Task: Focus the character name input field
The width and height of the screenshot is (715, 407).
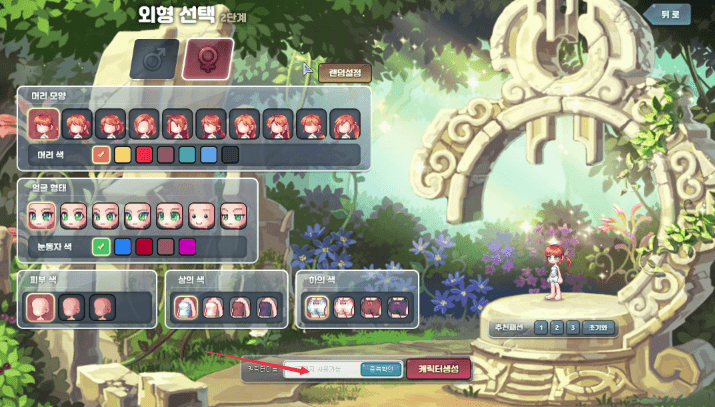Action: coord(318,369)
